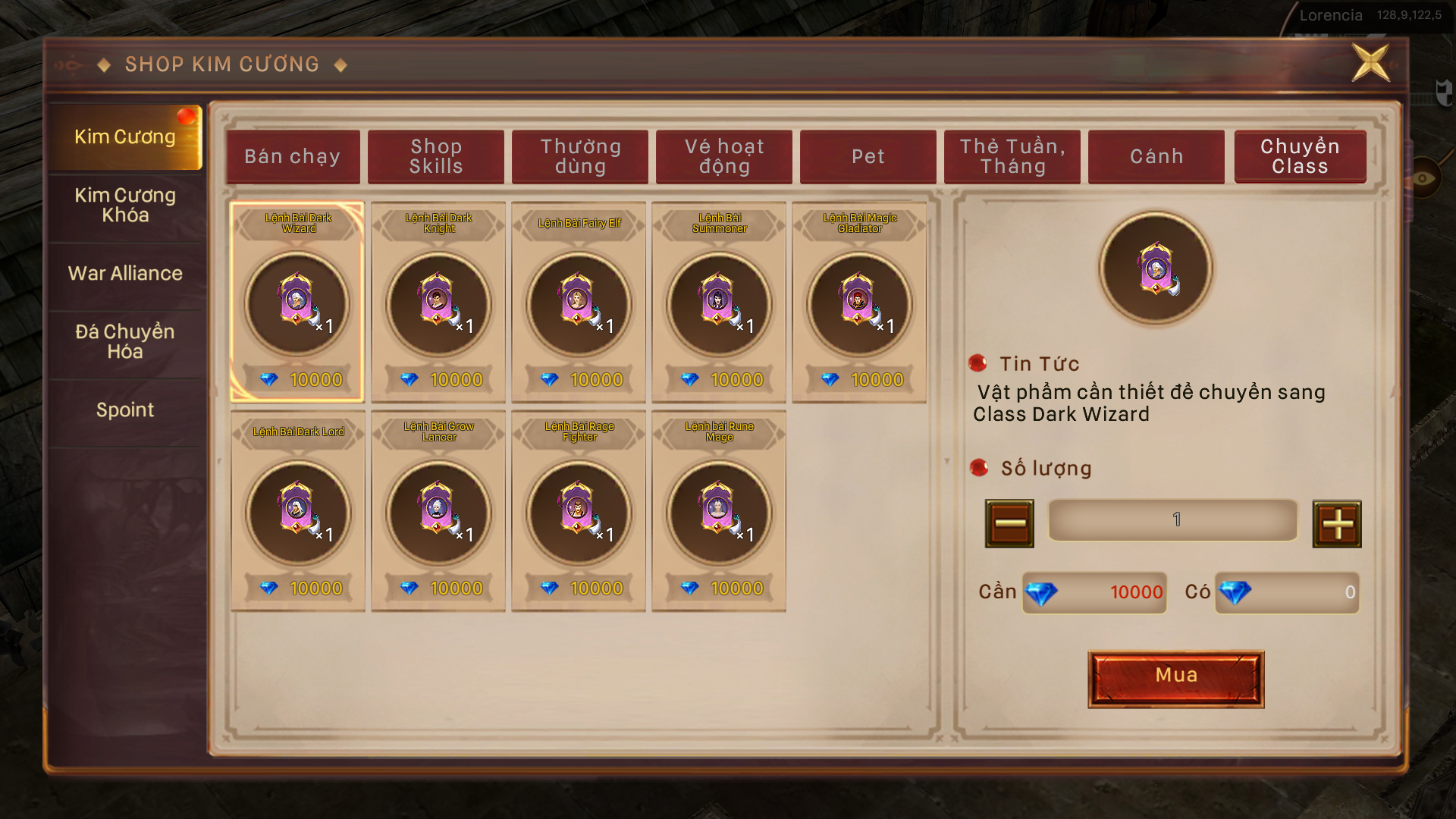The image size is (1456, 819).
Task: Close the Shop Kim Cương window
Action: pyautogui.click(x=1370, y=63)
